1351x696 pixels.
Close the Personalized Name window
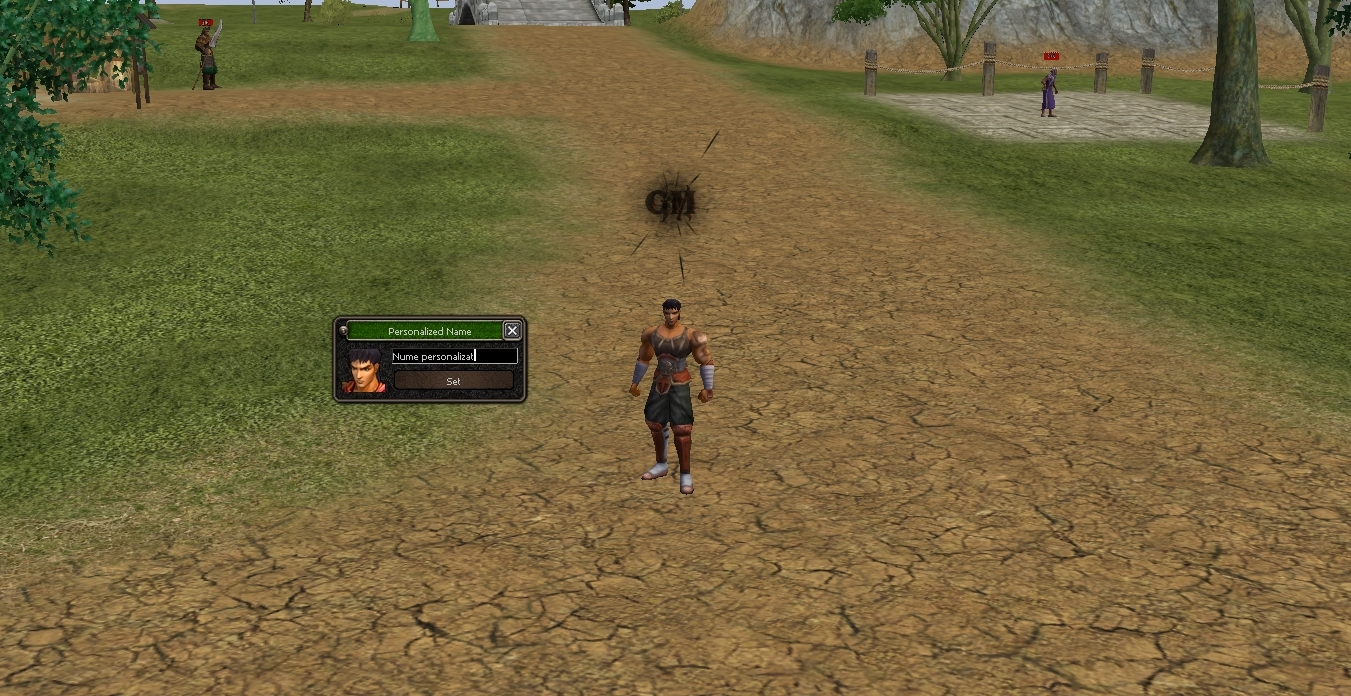512,330
